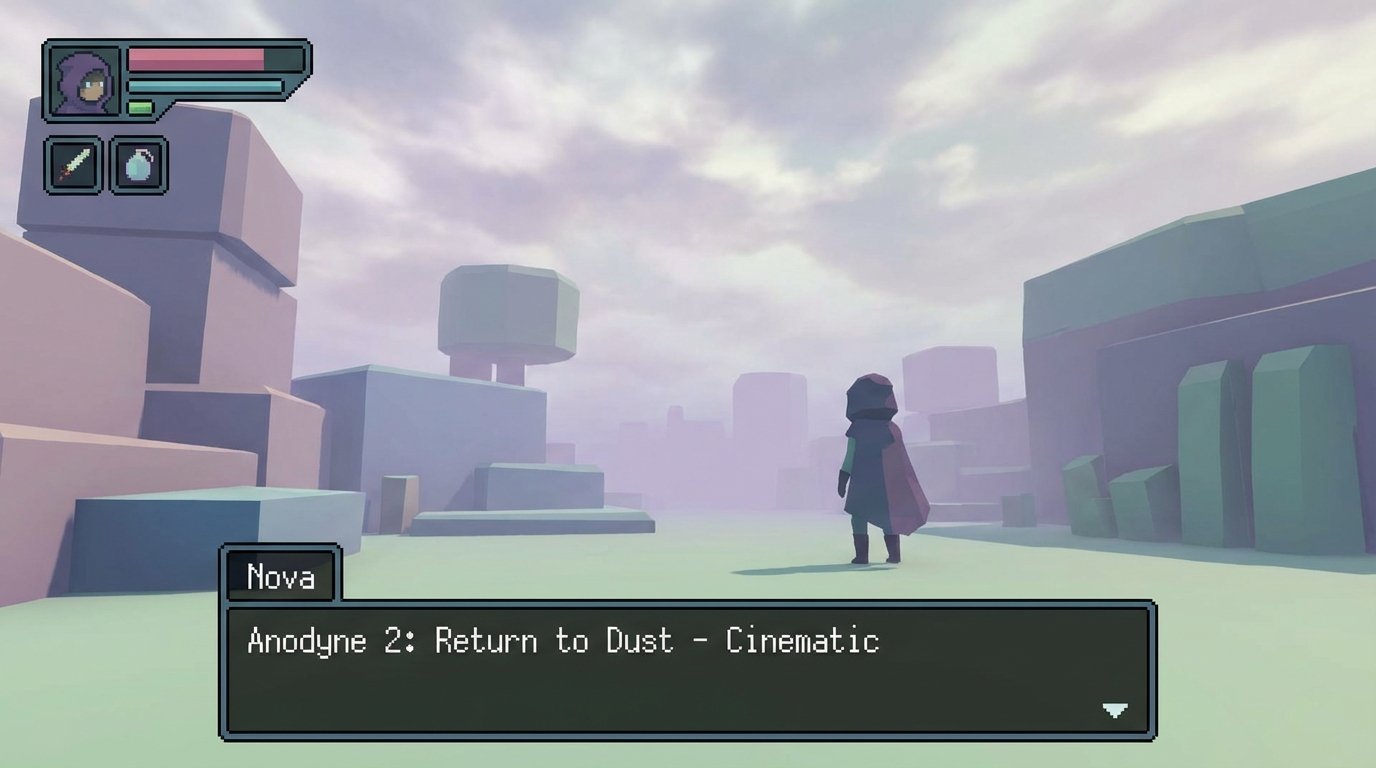Click the pink health bar
This screenshot has height=768, width=1376.
(195, 57)
